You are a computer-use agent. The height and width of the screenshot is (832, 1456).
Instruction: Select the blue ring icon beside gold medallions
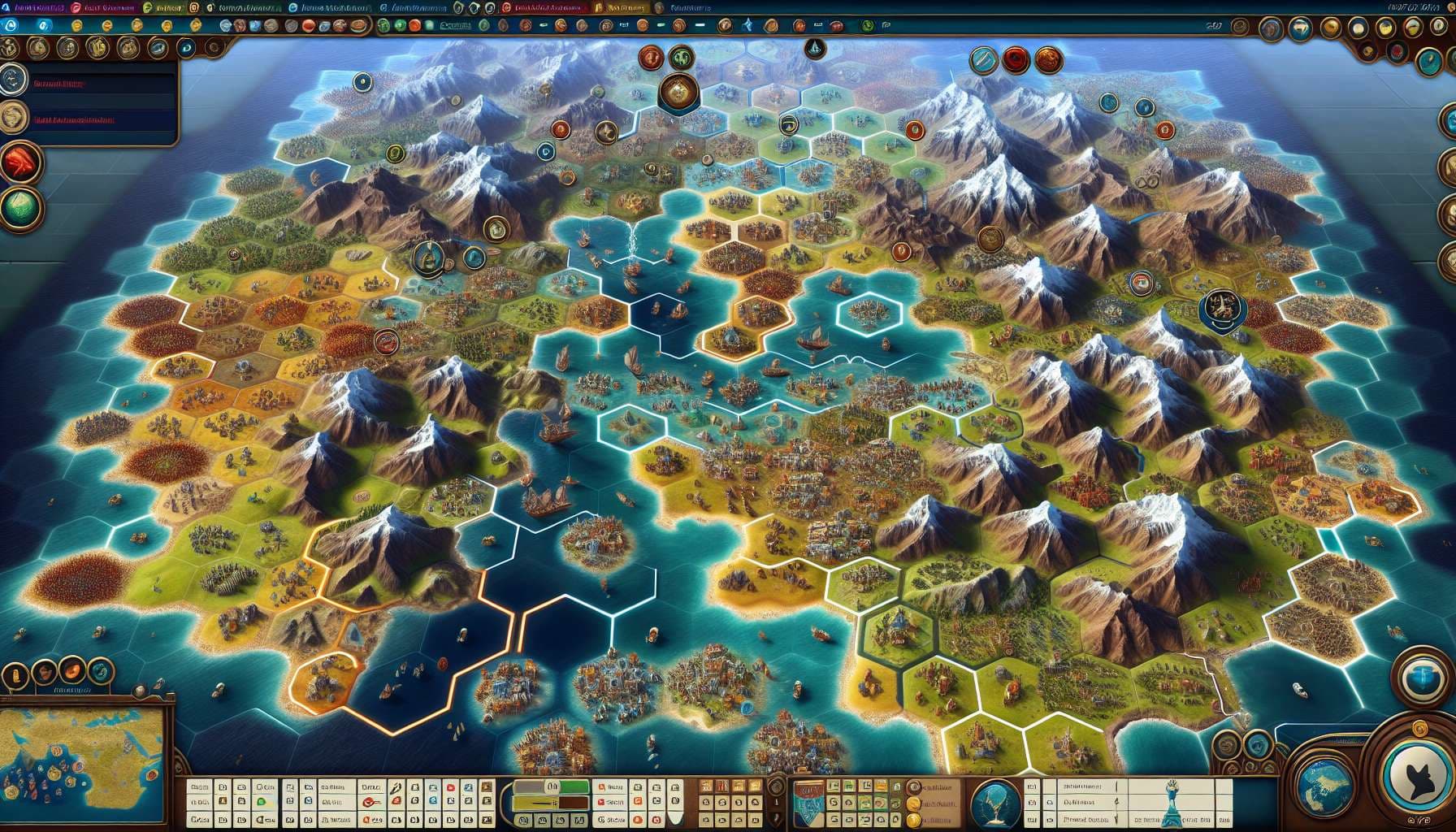coord(186,49)
